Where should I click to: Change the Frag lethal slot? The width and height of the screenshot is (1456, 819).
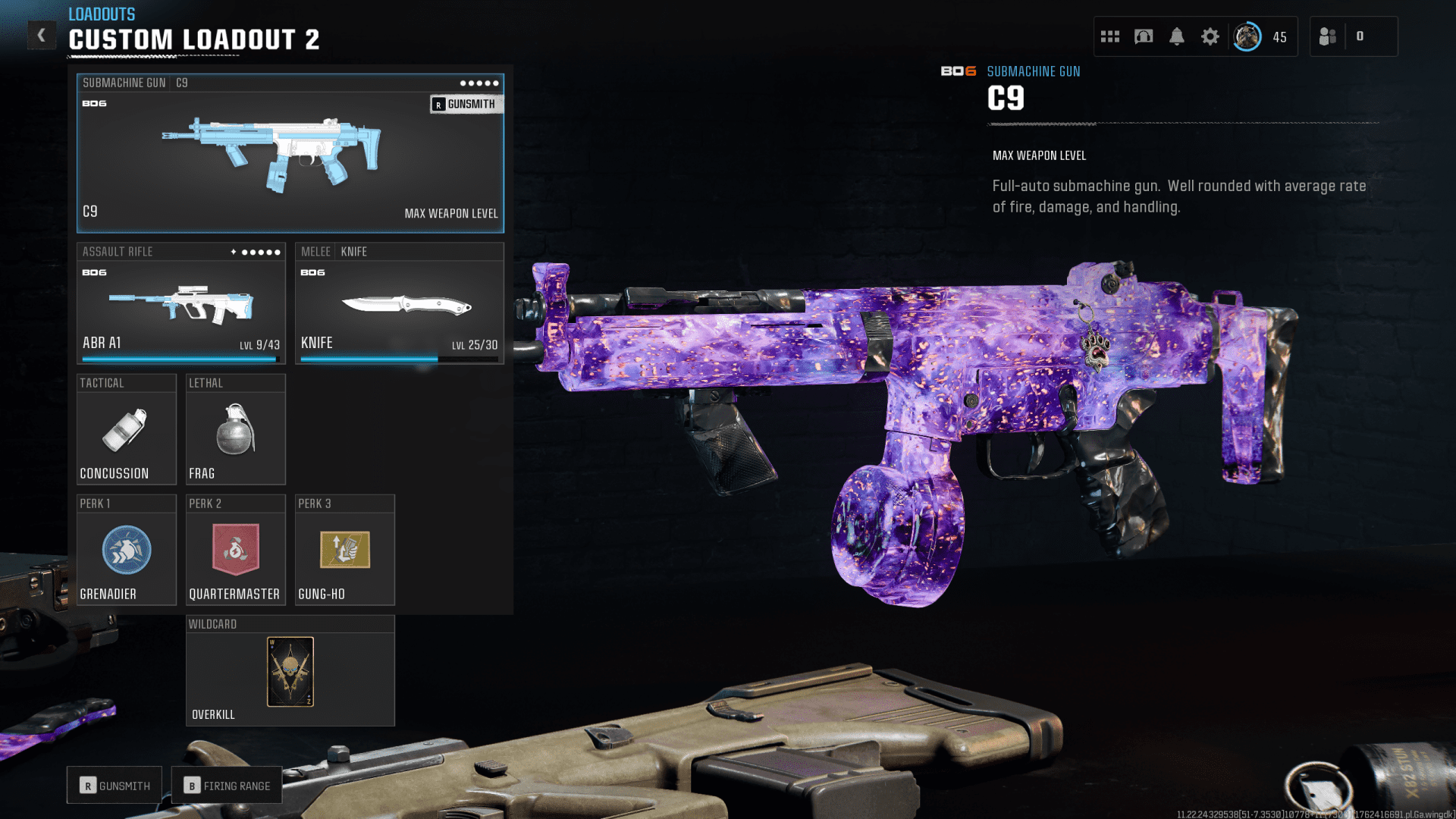[235, 429]
